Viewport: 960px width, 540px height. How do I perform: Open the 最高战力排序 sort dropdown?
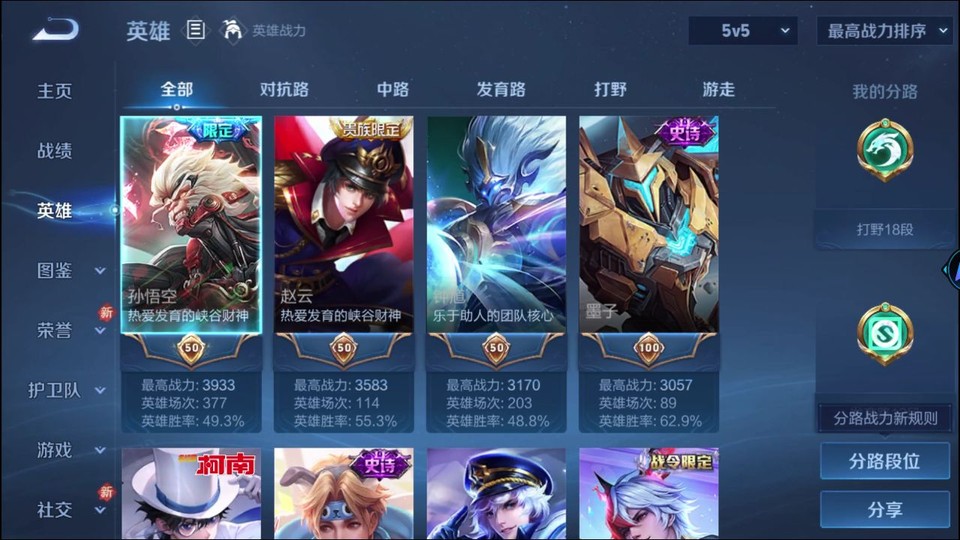coord(886,31)
